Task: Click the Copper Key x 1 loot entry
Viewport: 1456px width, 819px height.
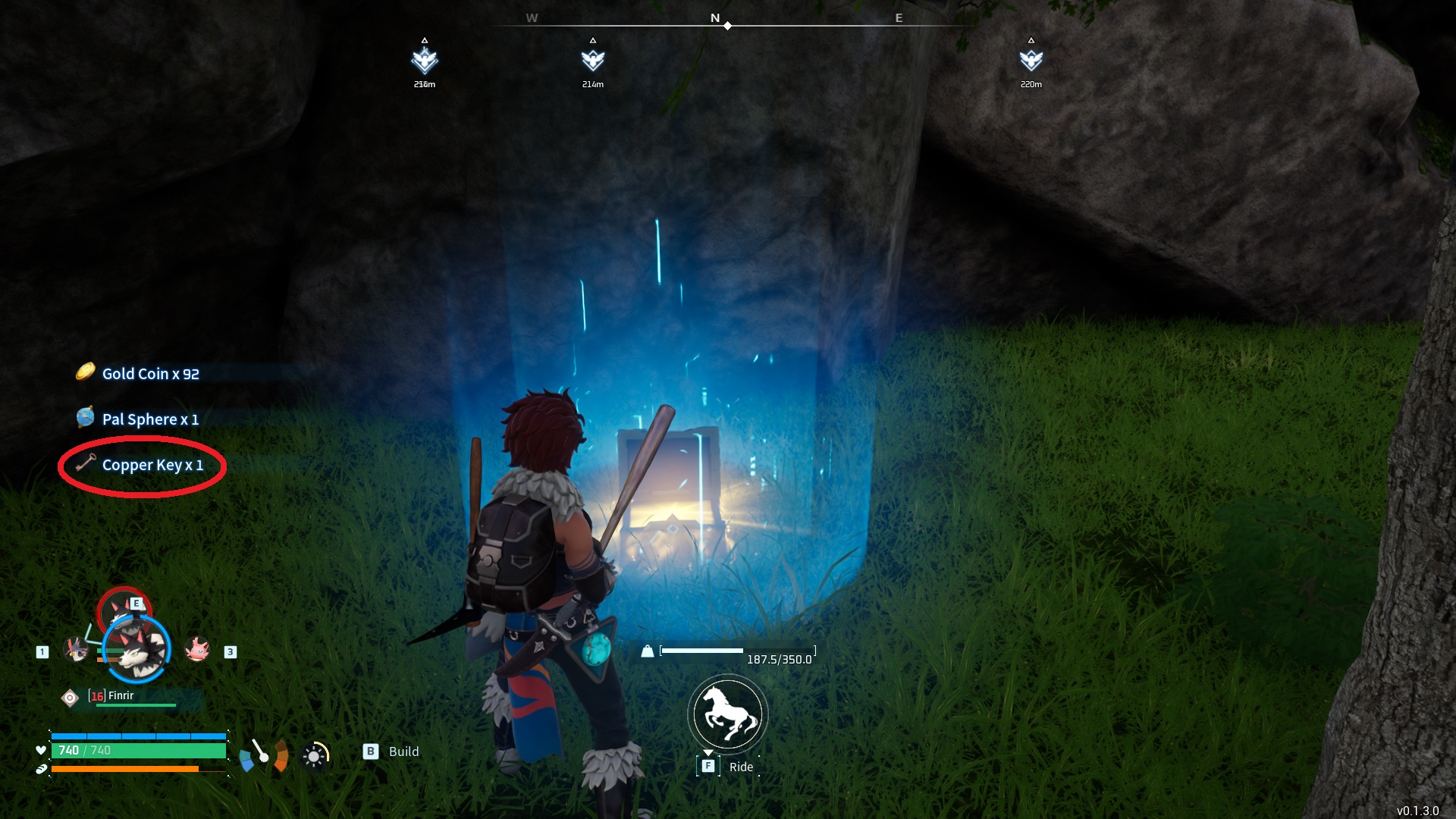Action: [x=152, y=465]
